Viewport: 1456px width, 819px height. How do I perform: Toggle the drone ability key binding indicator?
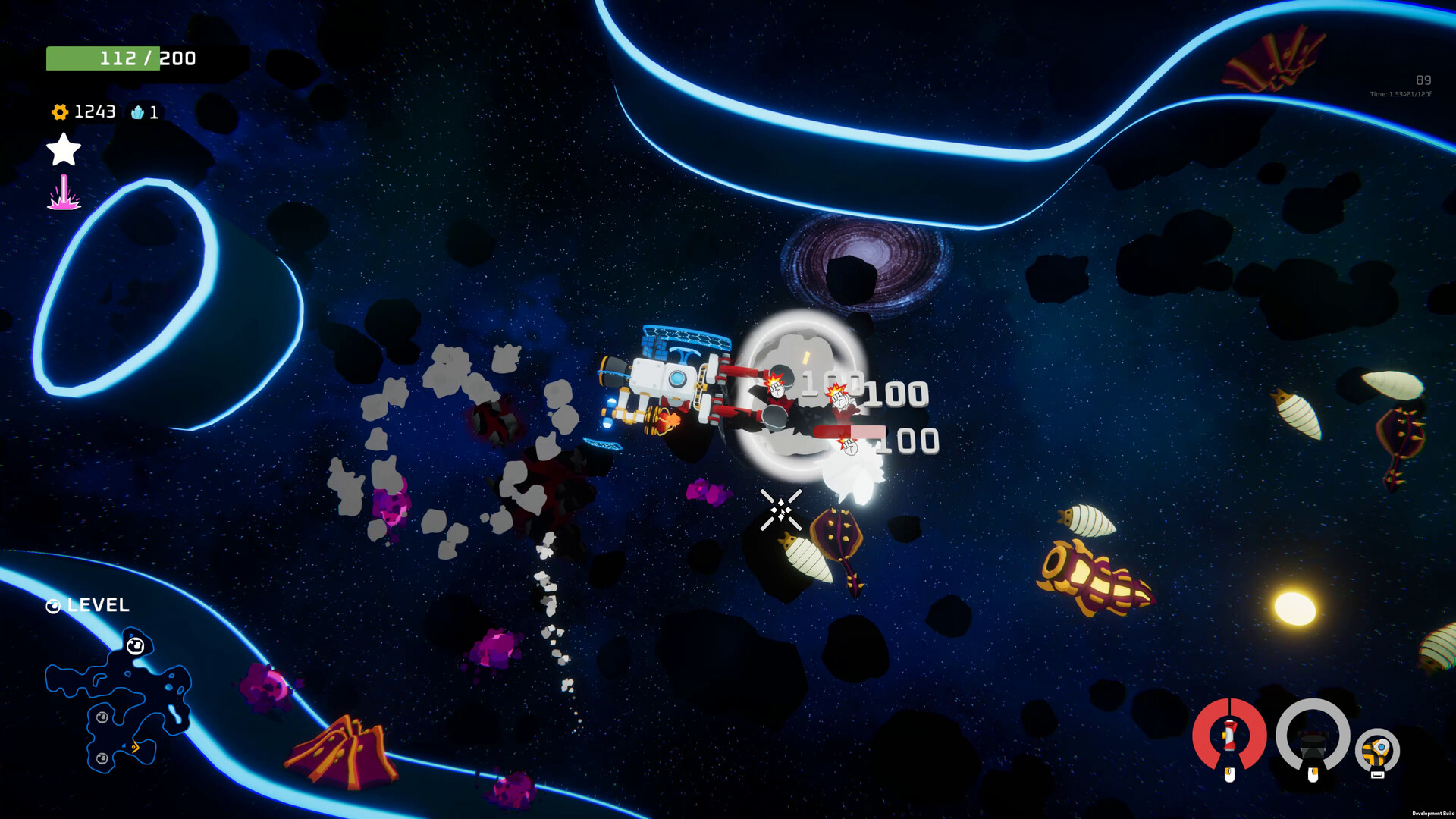pos(1377,774)
